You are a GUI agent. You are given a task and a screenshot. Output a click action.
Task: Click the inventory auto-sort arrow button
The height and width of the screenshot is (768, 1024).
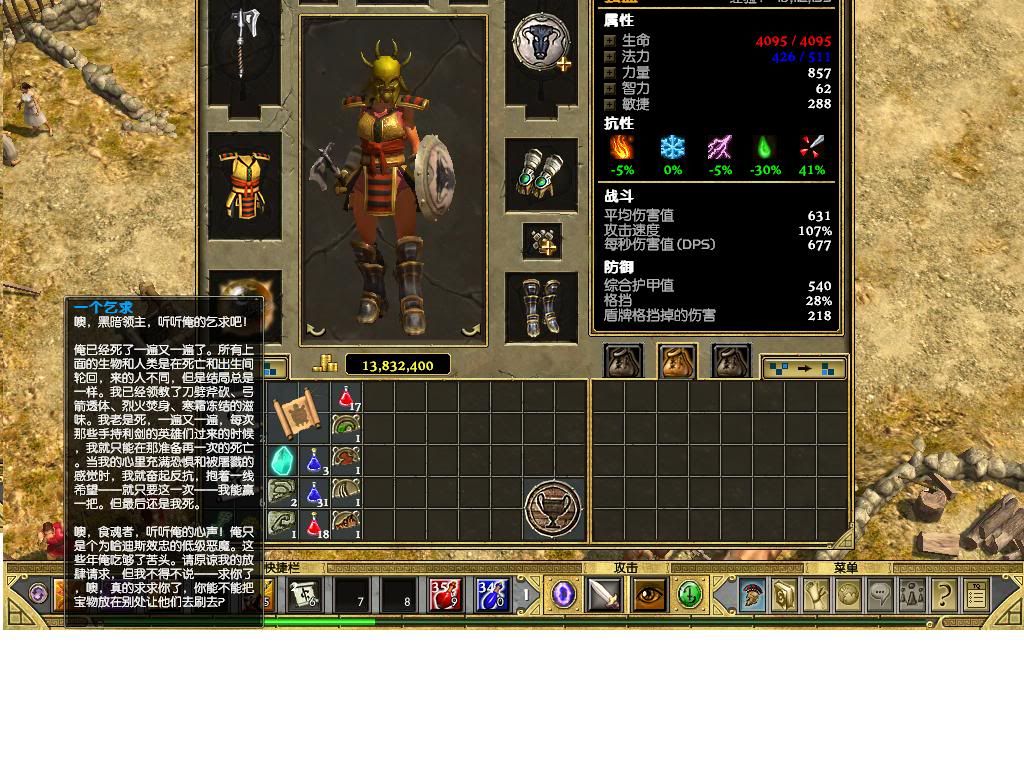[804, 368]
